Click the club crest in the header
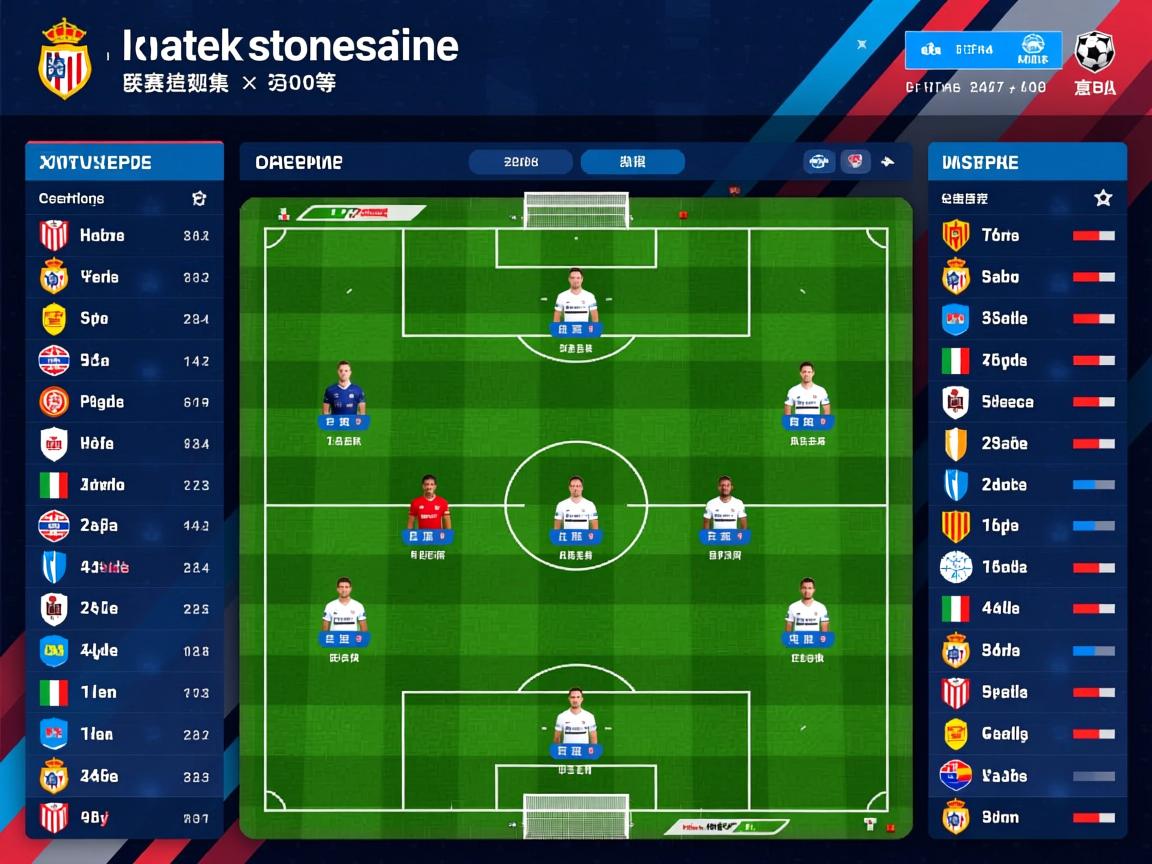Image resolution: width=1152 pixels, height=864 pixels. click(x=65, y=58)
